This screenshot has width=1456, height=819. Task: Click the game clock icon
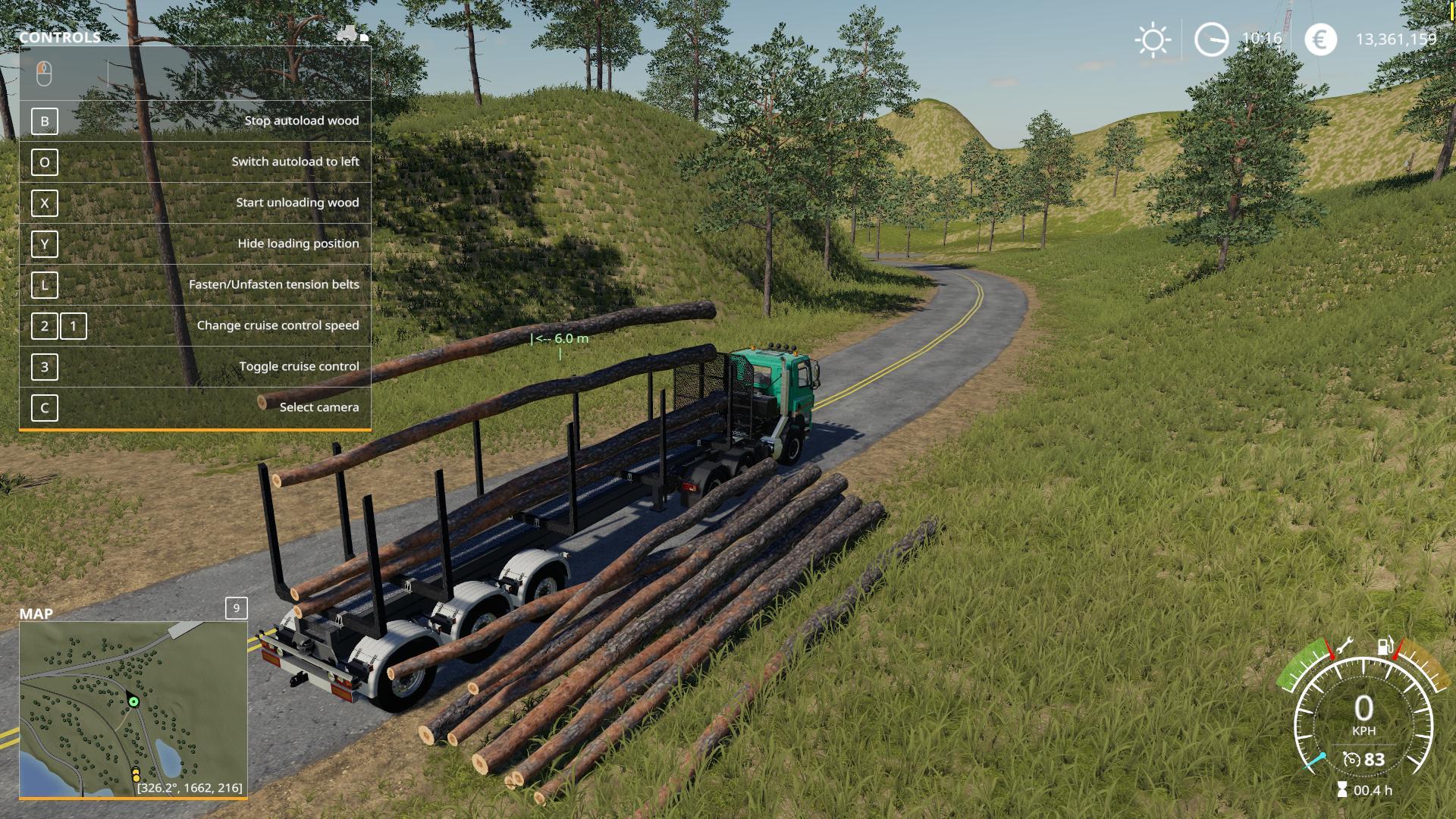[x=1211, y=39]
